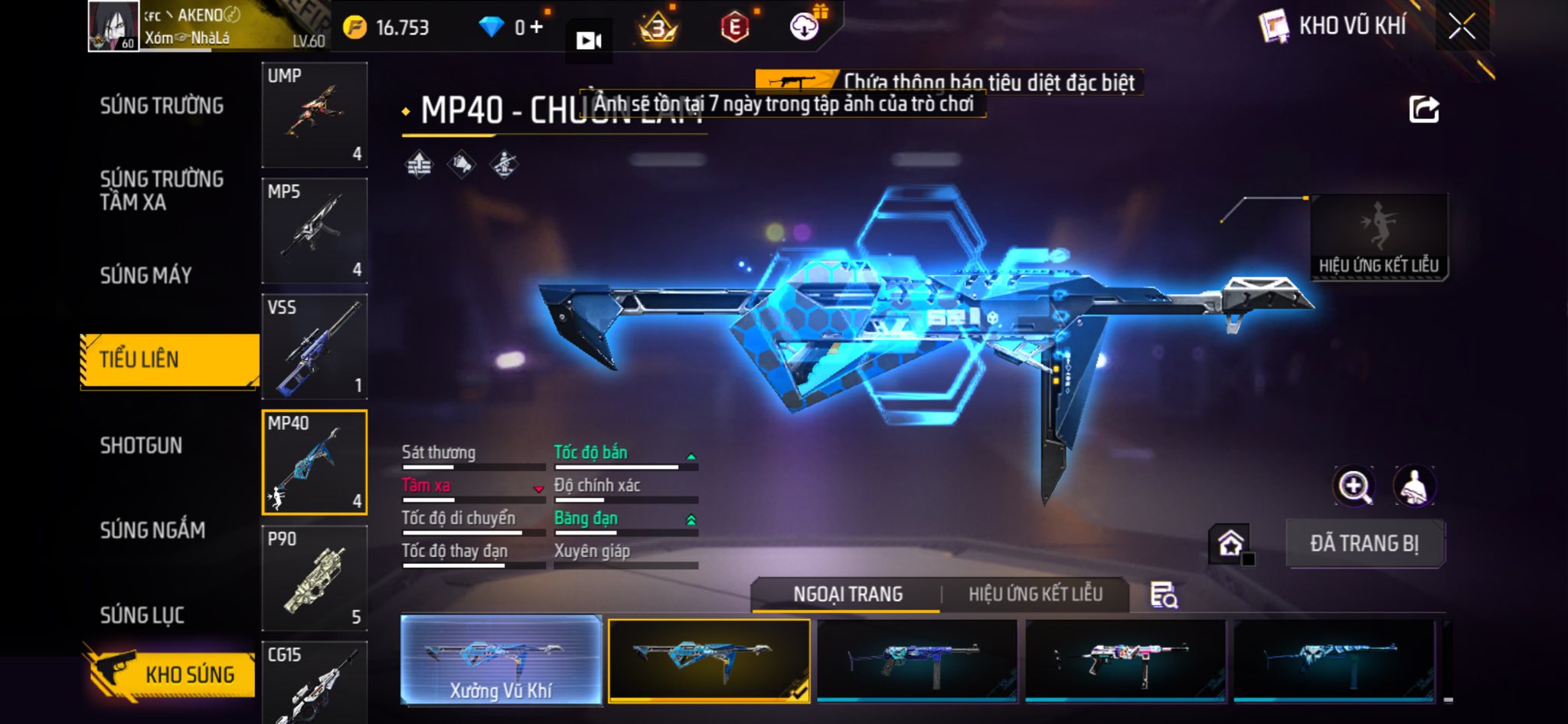This screenshot has width=1568, height=724.
Task: Open the Súng Máy category
Action: point(145,275)
